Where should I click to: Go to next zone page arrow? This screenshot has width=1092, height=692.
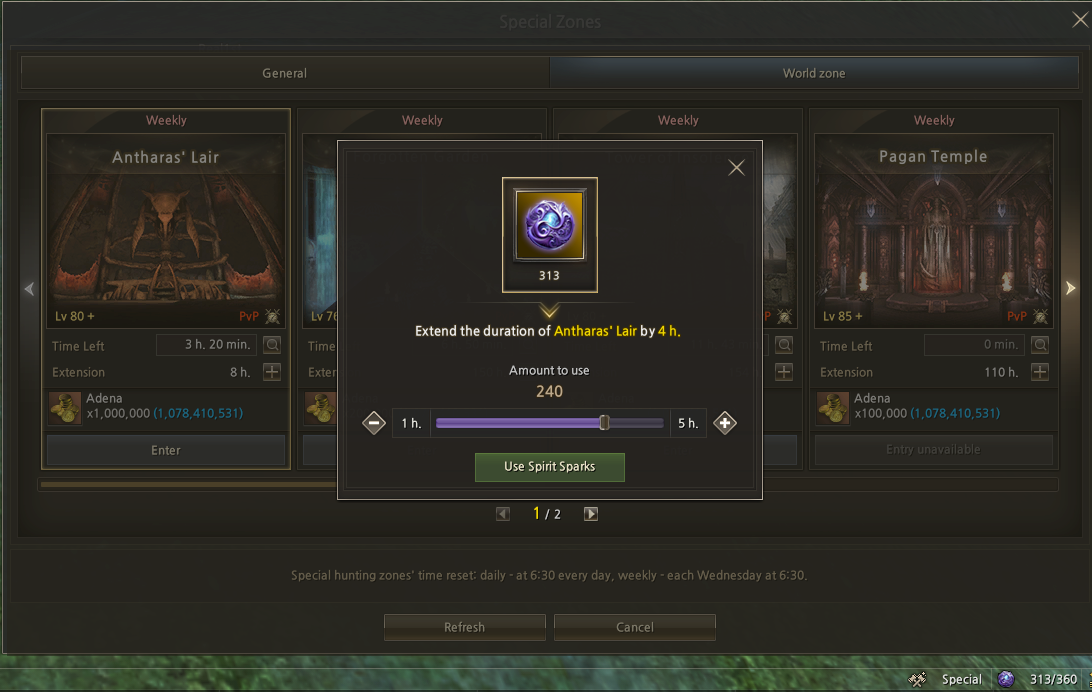coord(591,514)
